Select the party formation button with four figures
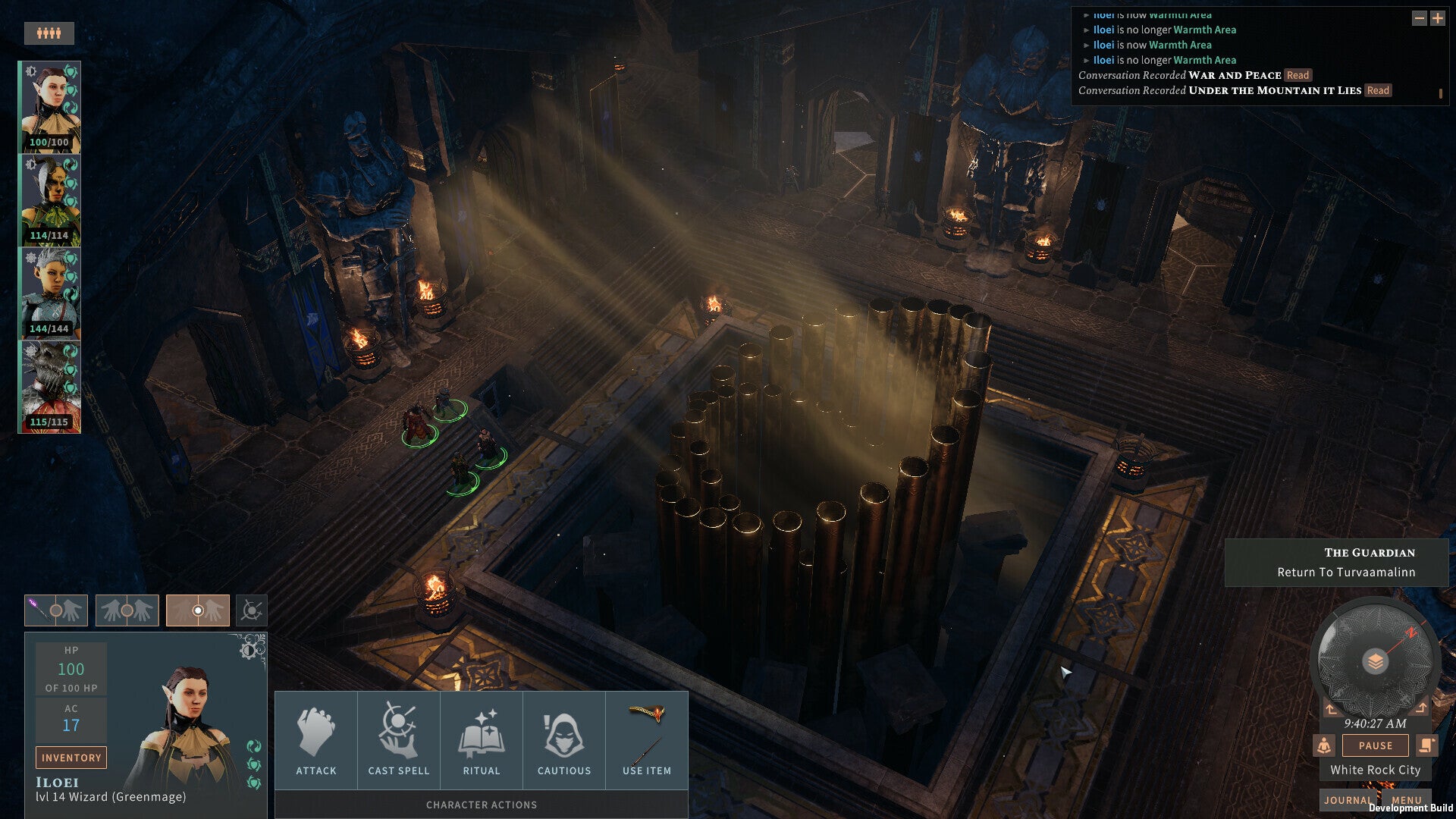Image resolution: width=1456 pixels, height=819 pixels. pos(49,33)
